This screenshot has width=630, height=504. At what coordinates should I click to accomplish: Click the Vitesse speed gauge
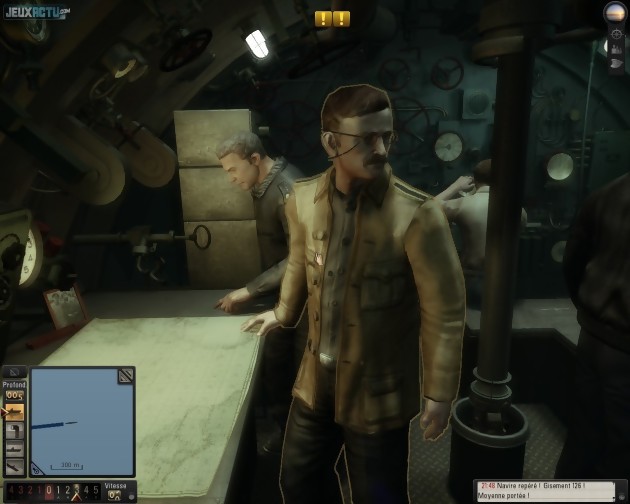pyautogui.click(x=116, y=494)
